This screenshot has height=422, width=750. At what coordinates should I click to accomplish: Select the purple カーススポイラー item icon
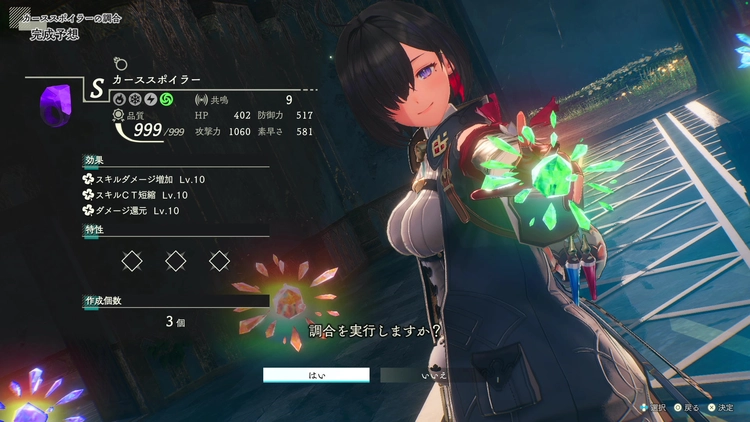[x=54, y=103]
